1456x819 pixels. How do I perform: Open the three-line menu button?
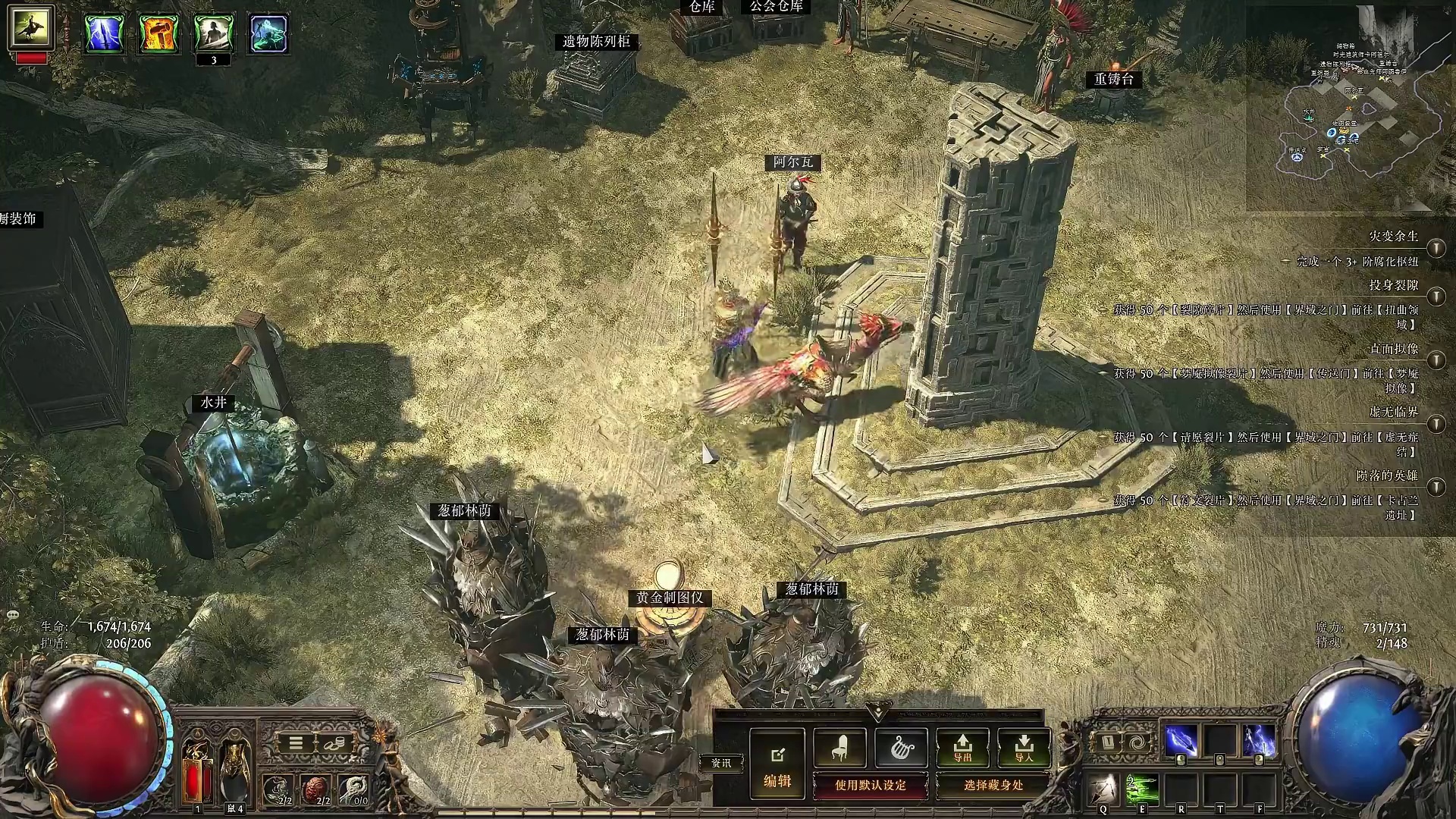tap(296, 743)
